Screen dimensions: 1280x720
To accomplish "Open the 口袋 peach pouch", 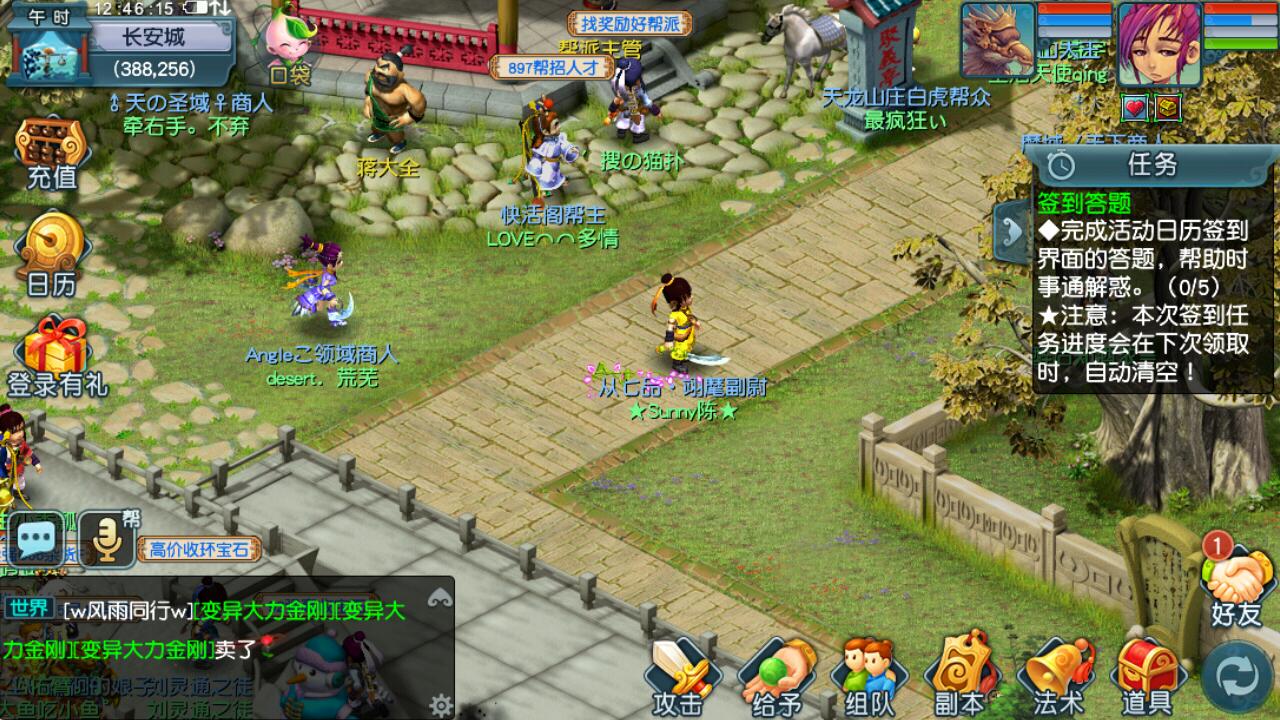I will coord(291,46).
